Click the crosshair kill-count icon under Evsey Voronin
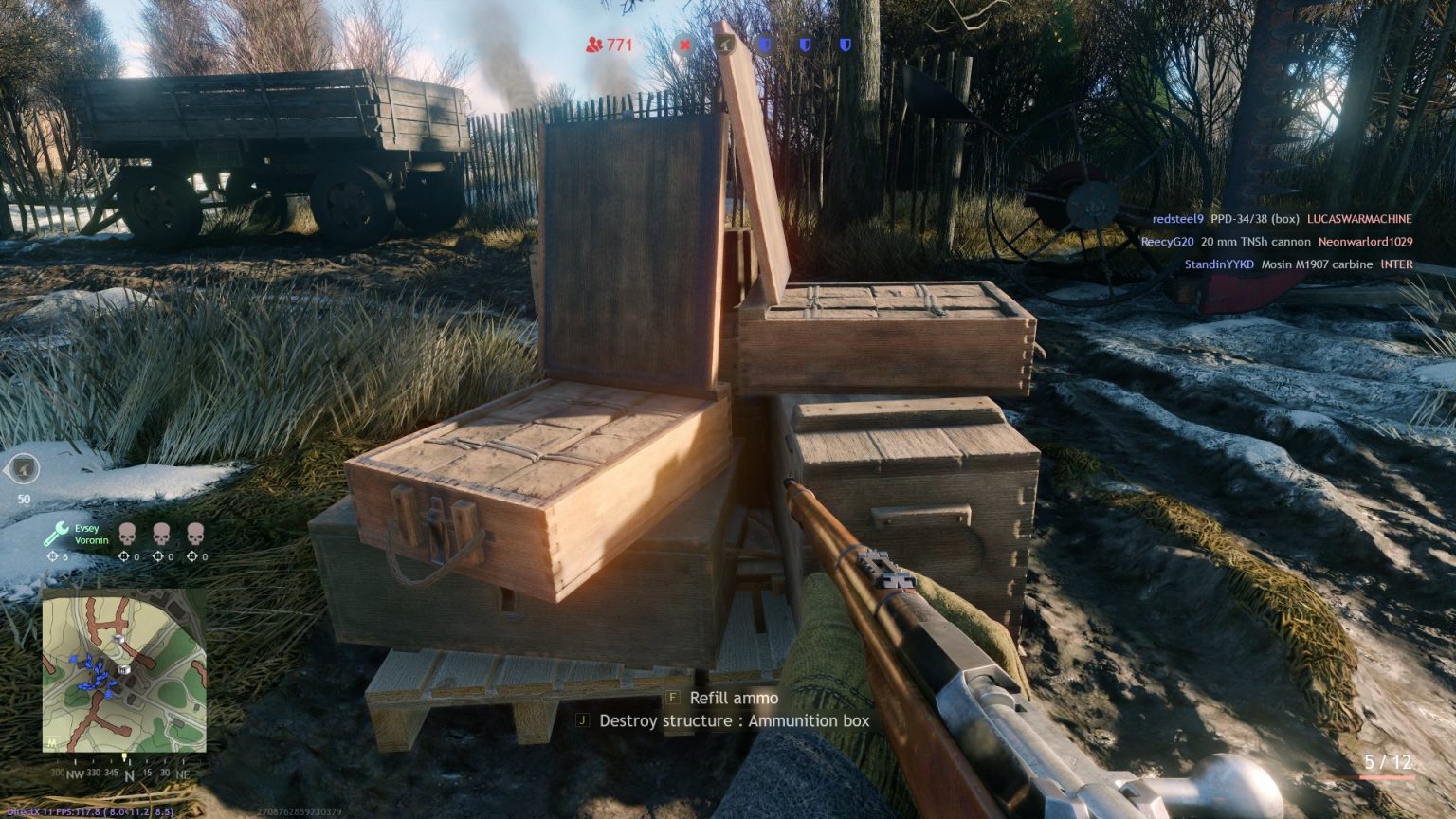Image resolution: width=1456 pixels, height=819 pixels. [x=50, y=555]
